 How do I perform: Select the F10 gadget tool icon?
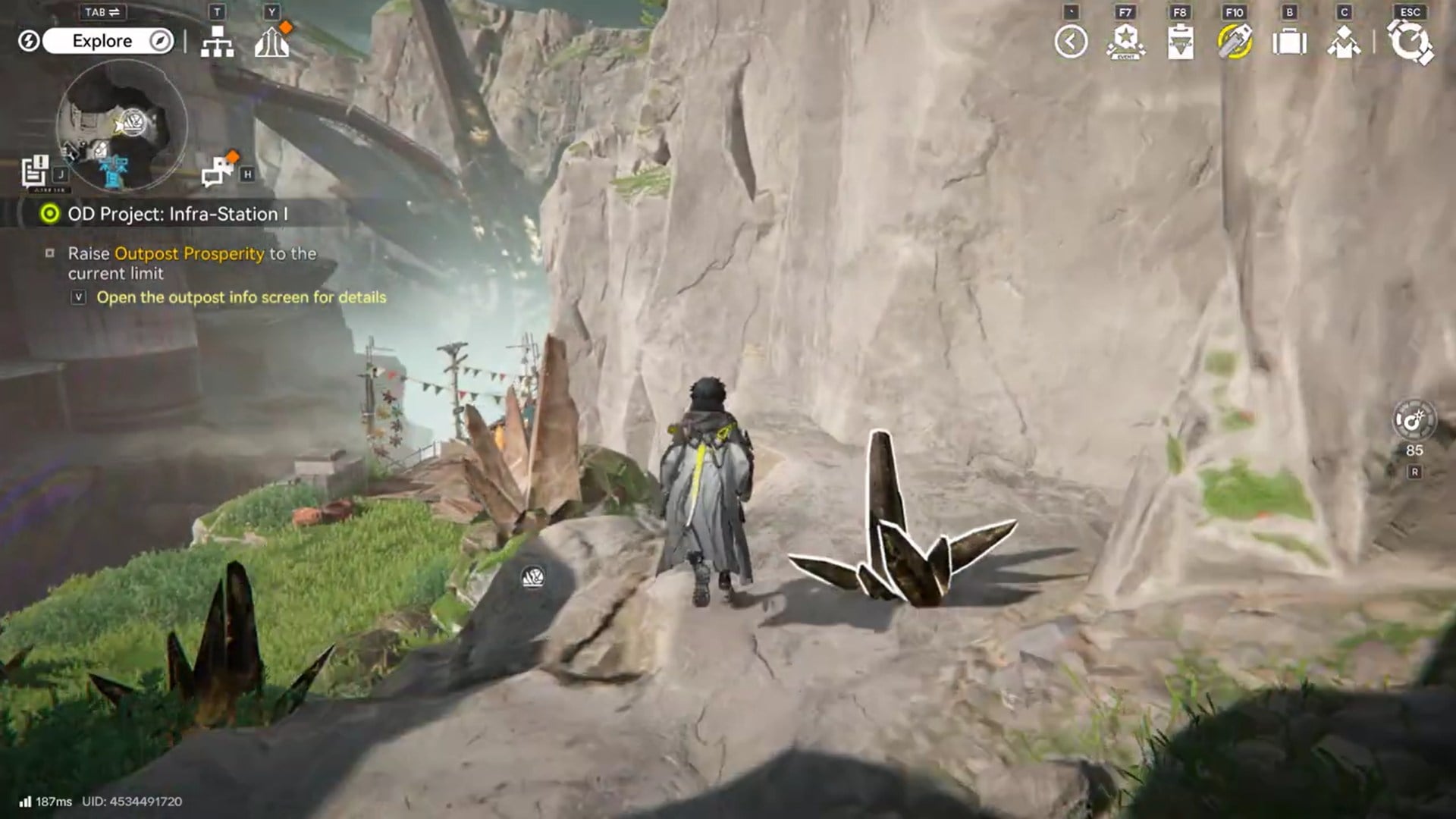[x=1235, y=42]
